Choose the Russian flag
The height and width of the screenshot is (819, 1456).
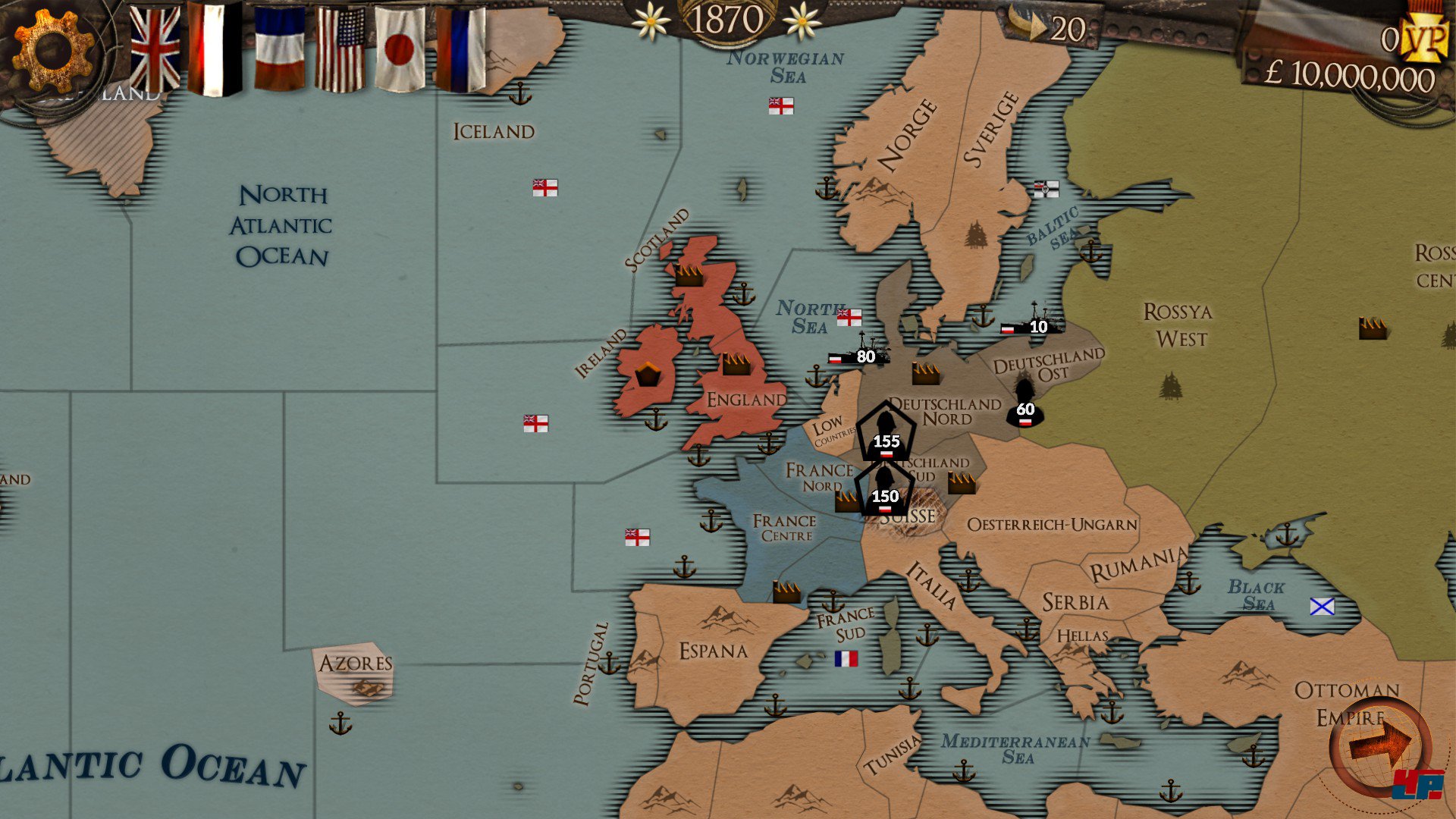(460, 49)
